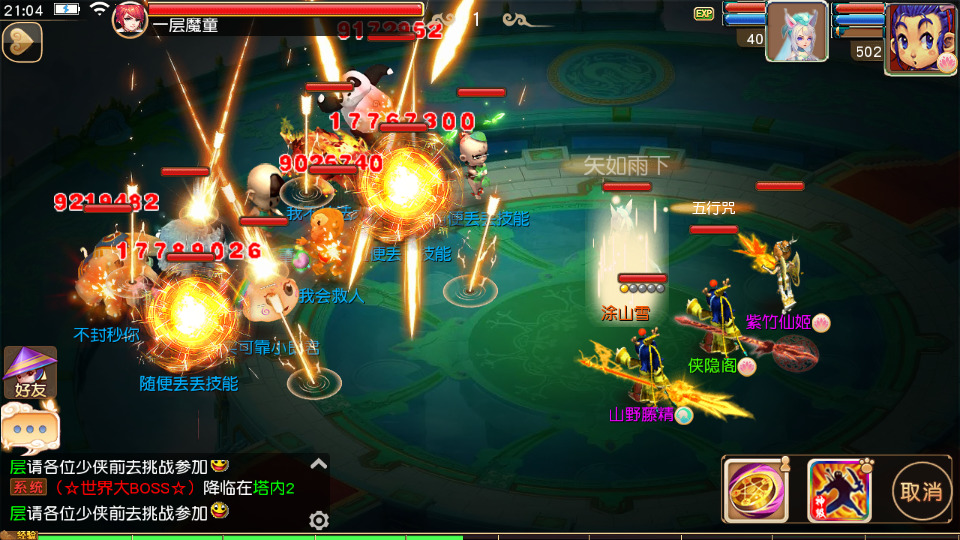Click the green EXP badge
960x540 pixels.
coord(704,14)
